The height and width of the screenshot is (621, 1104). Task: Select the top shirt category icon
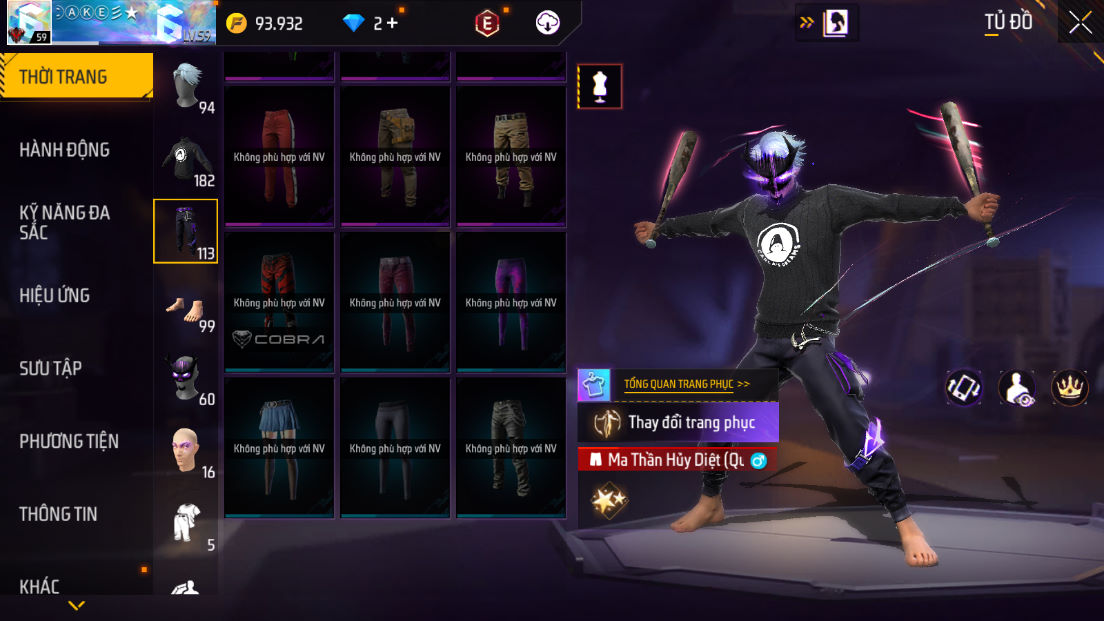(x=187, y=160)
